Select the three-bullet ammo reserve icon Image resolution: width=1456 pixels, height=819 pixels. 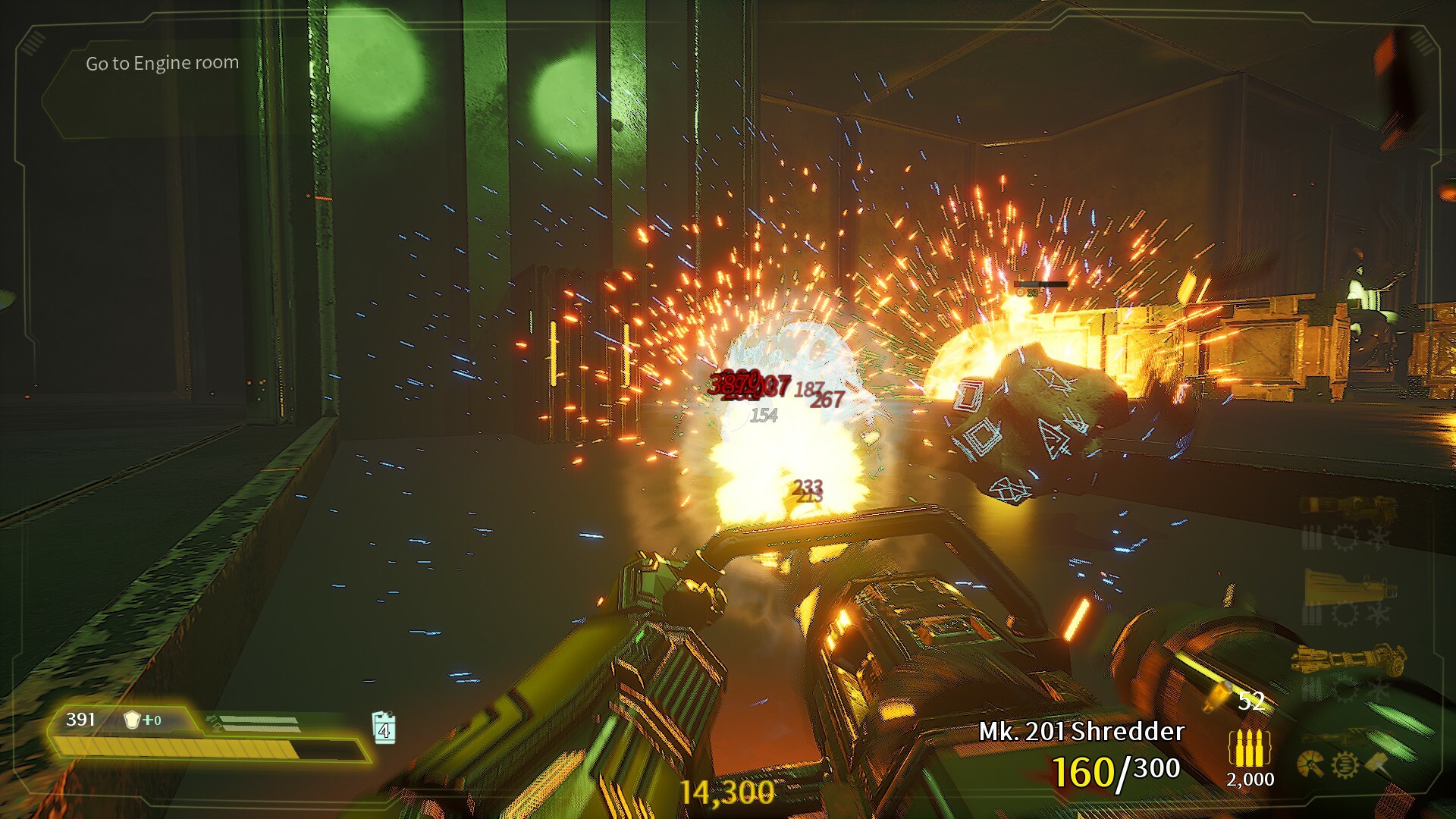(x=1249, y=749)
